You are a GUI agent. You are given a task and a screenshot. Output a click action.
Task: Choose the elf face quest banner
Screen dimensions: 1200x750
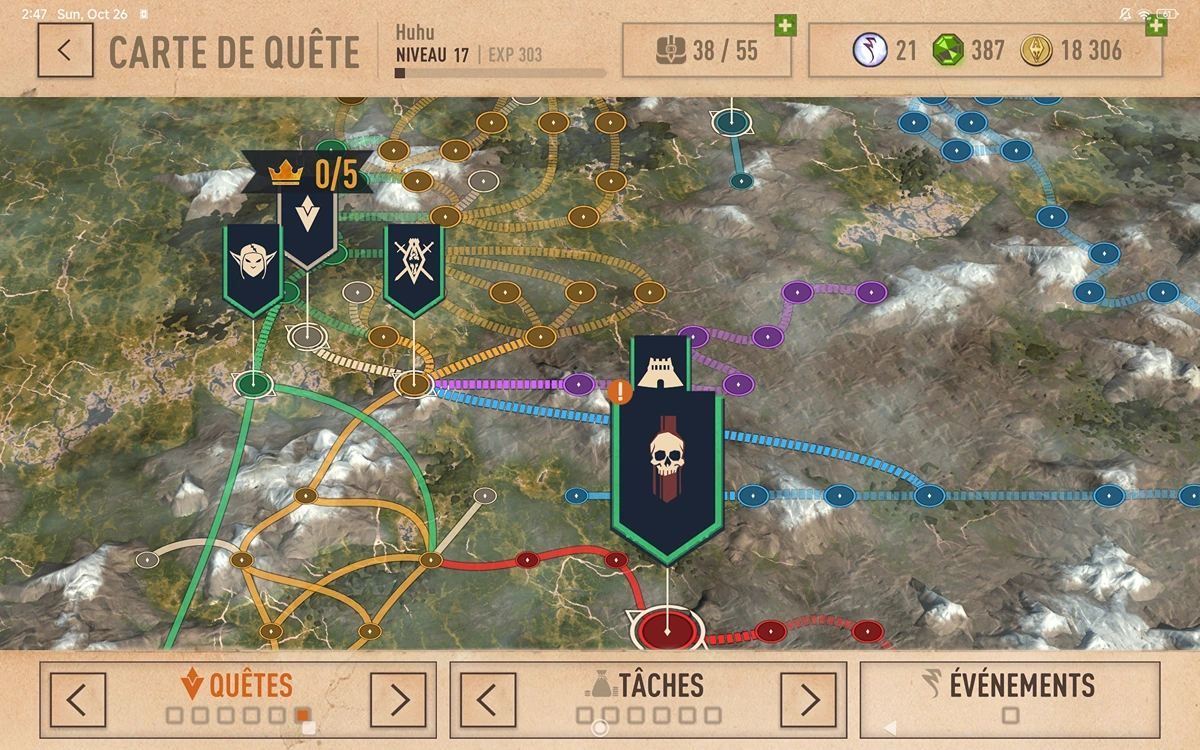(x=253, y=265)
